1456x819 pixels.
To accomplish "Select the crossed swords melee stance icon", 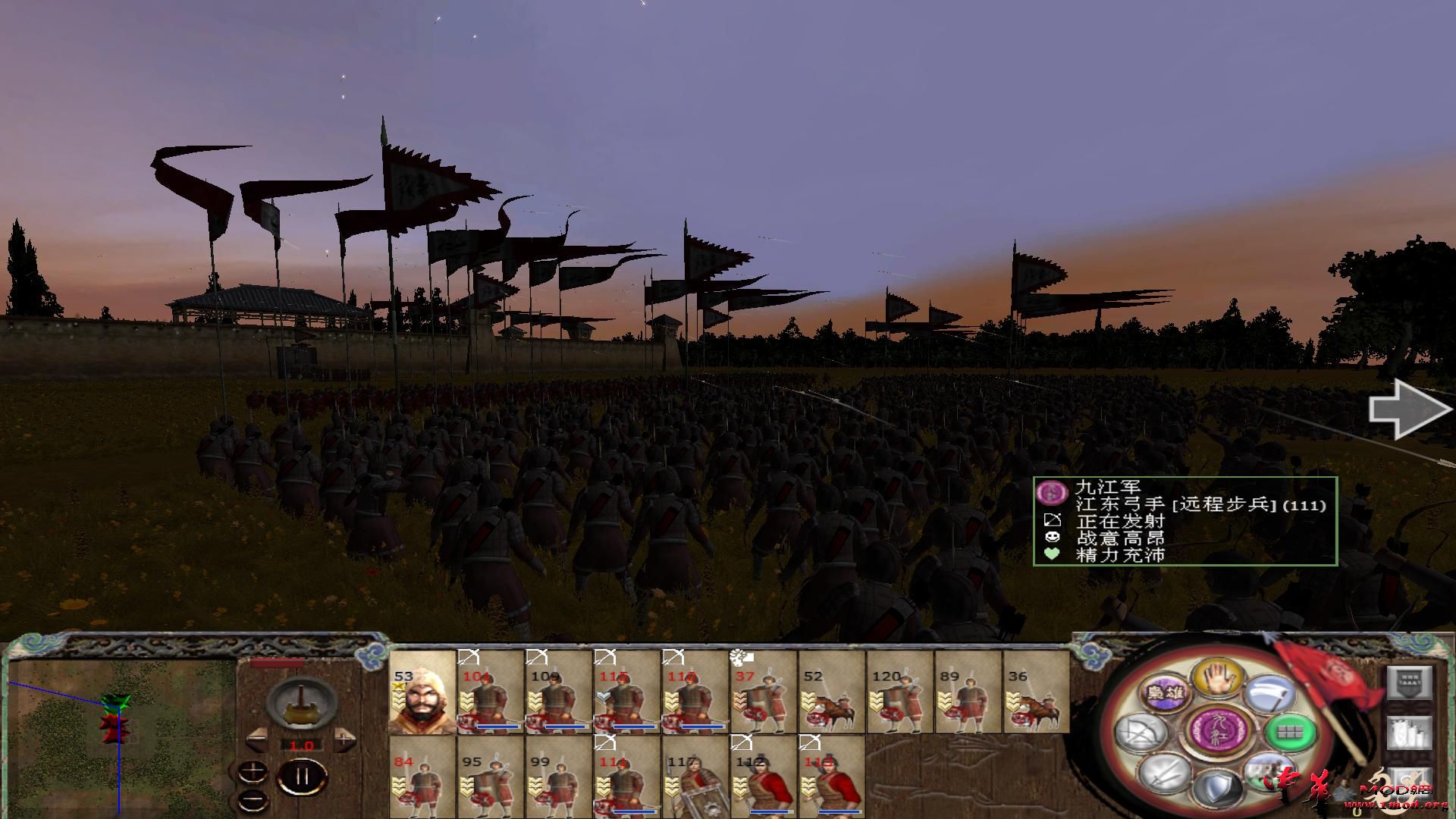I will (x=1163, y=774).
